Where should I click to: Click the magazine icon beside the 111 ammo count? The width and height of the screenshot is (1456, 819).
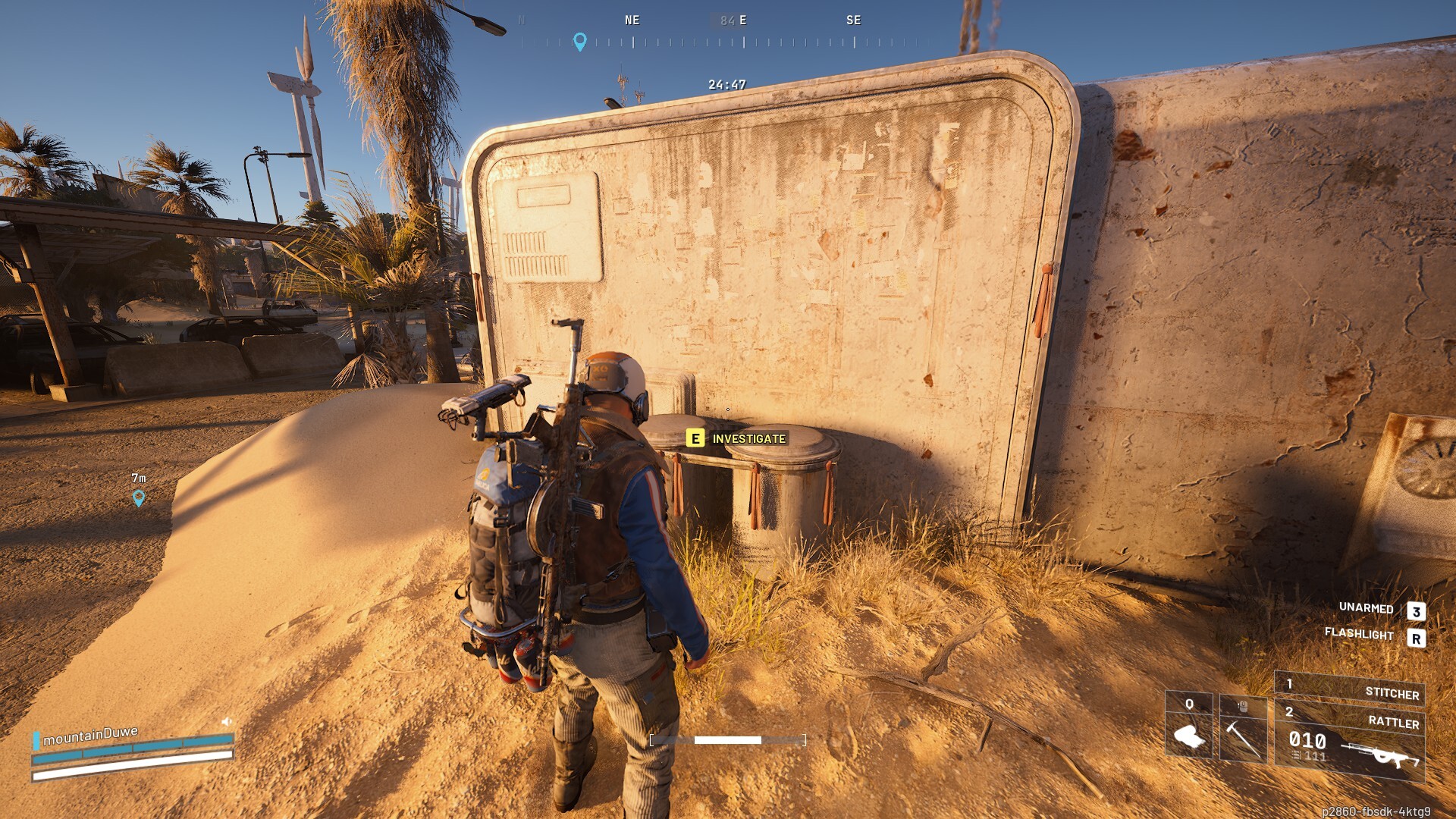click(1298, 755)
